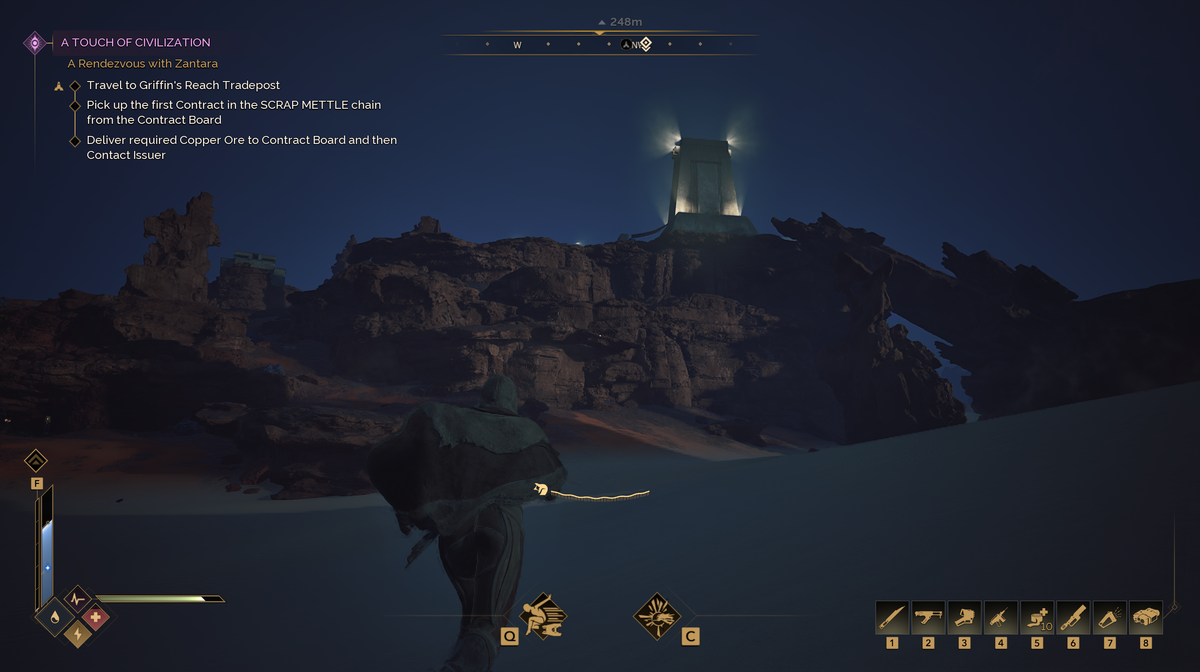
Task: Click the lightning bolt power status icon
Action: 76,633
